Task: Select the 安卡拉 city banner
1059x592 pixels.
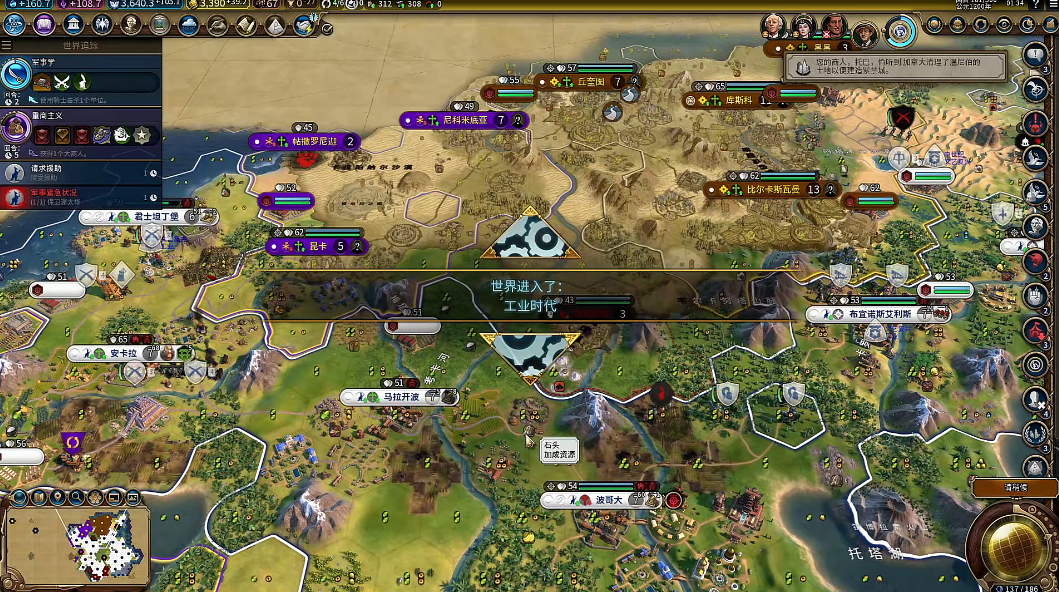Action: point(123,353)
